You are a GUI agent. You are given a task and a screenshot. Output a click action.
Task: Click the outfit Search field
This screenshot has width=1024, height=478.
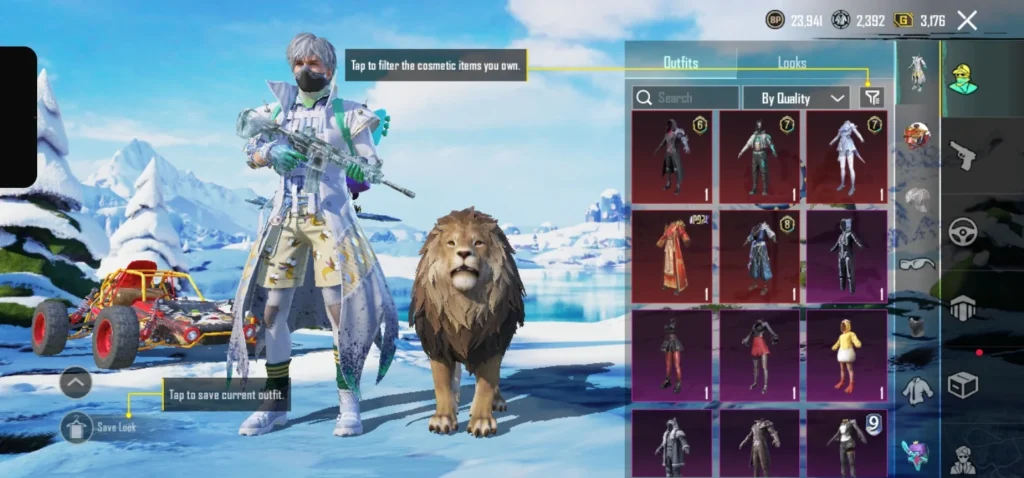(x=686, y=97)
